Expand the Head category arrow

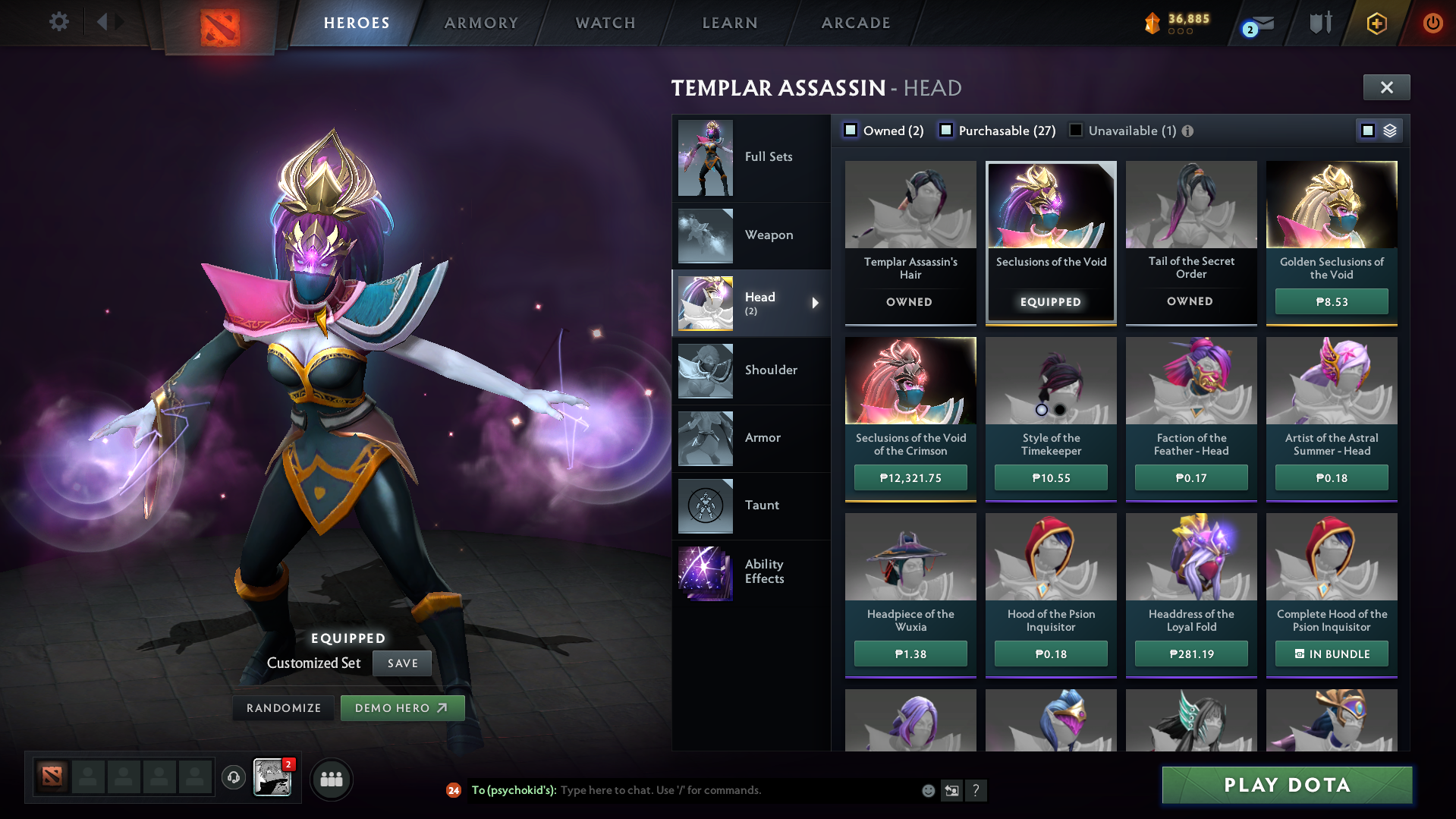(816, 303)
